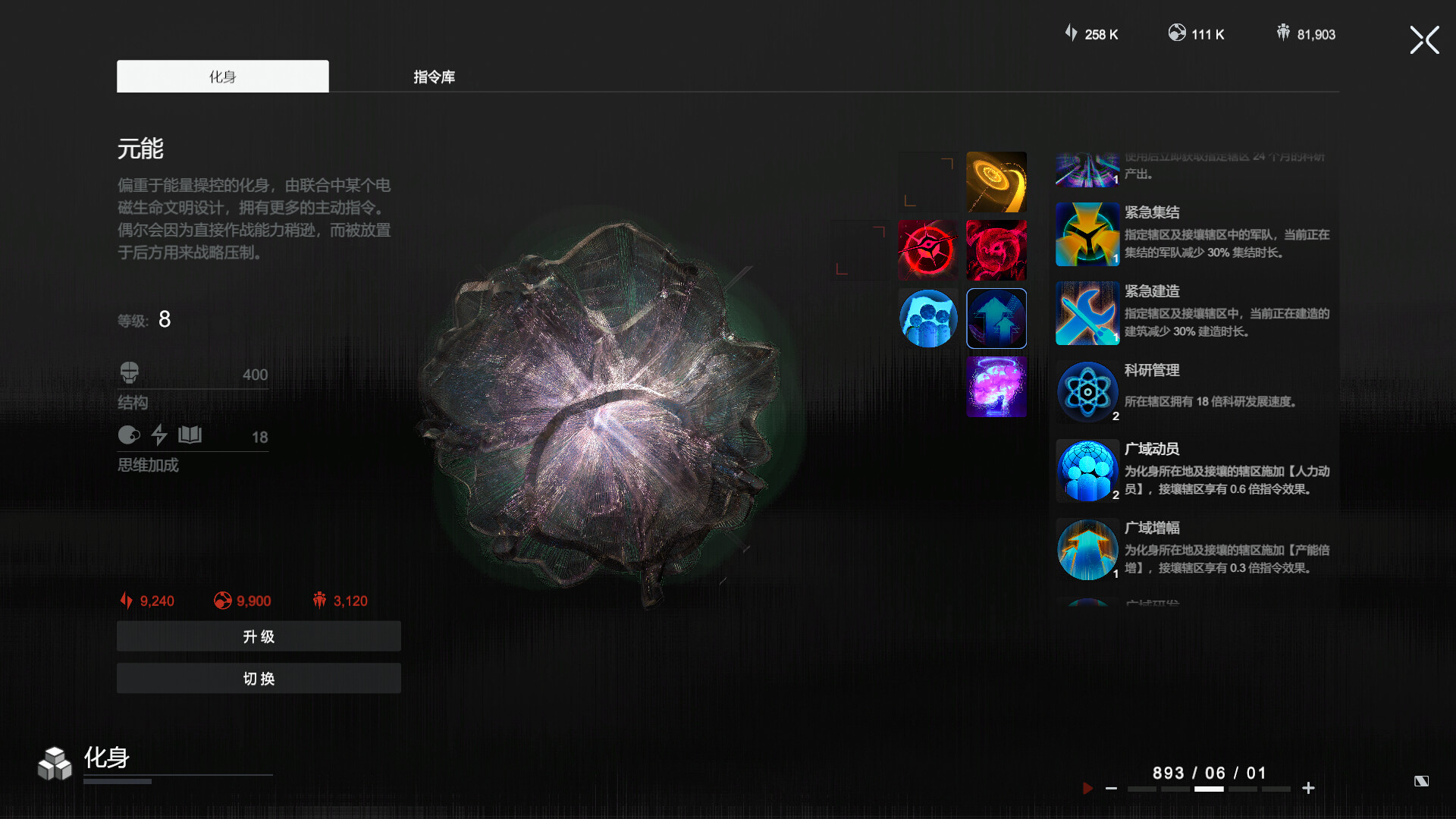Select the purple brain skill icon
Image resolution: width=1456 pixels, height=819 pixels.
996,386
